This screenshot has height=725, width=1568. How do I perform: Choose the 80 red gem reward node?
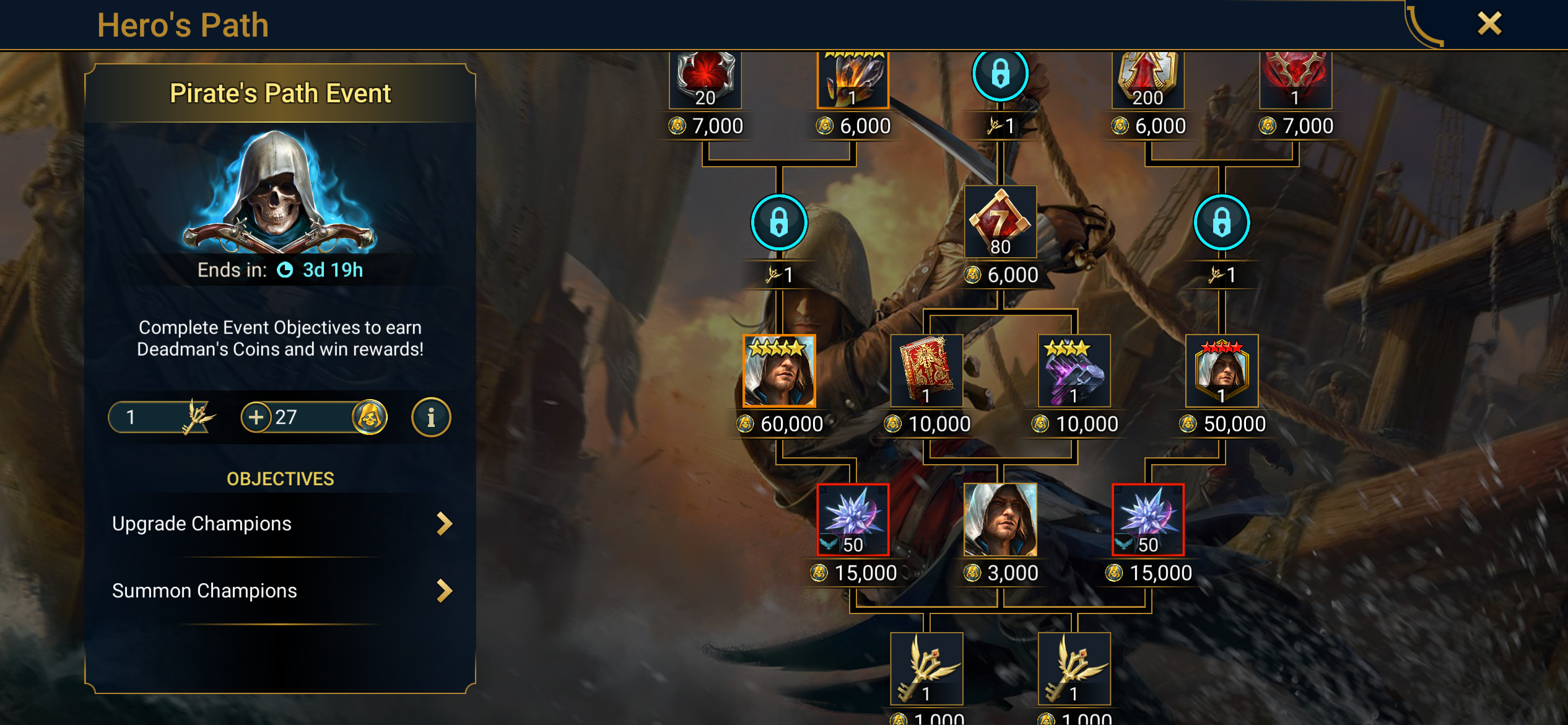pos(1000,221)
